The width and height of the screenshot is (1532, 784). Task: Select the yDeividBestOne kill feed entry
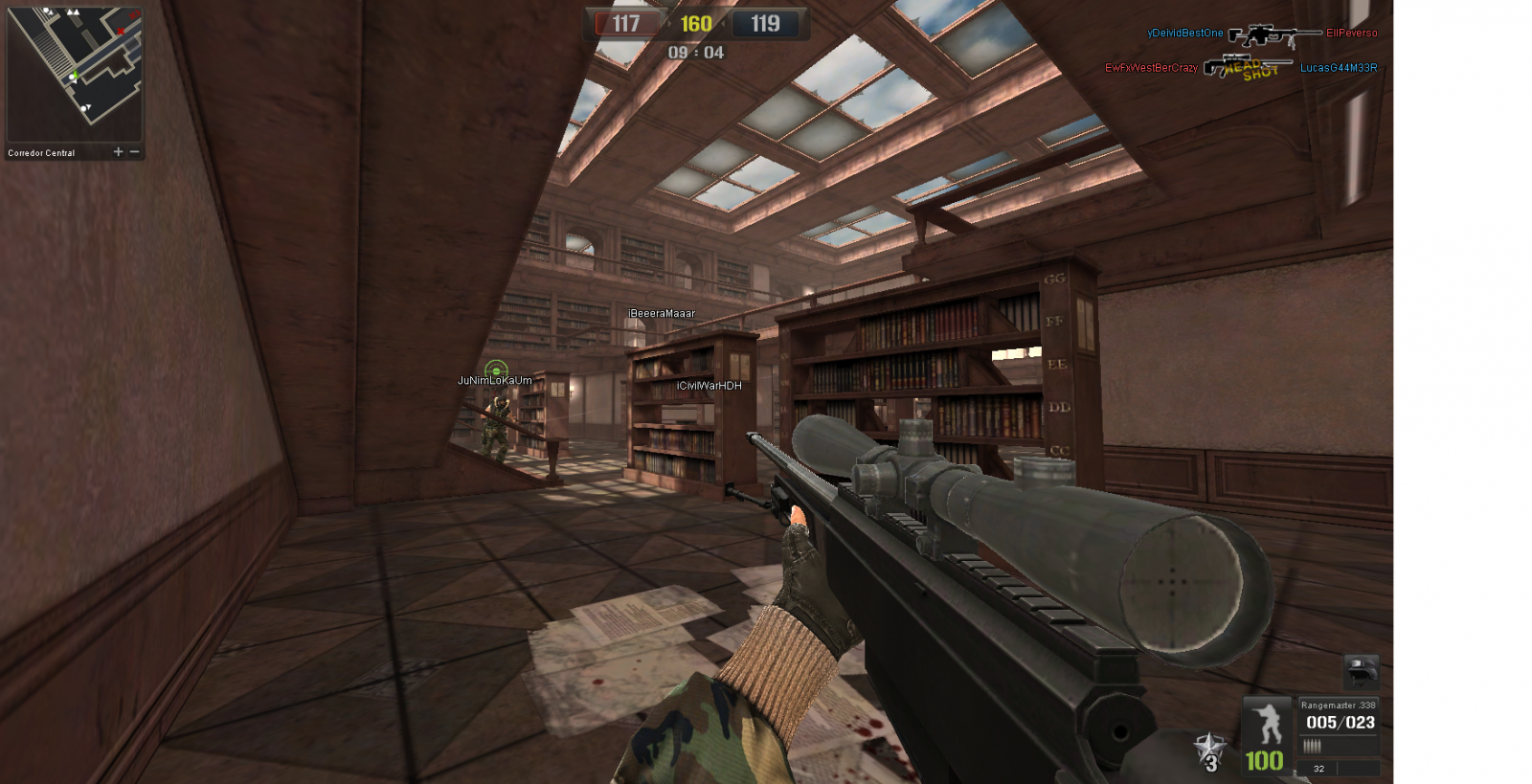point(1185,34)
